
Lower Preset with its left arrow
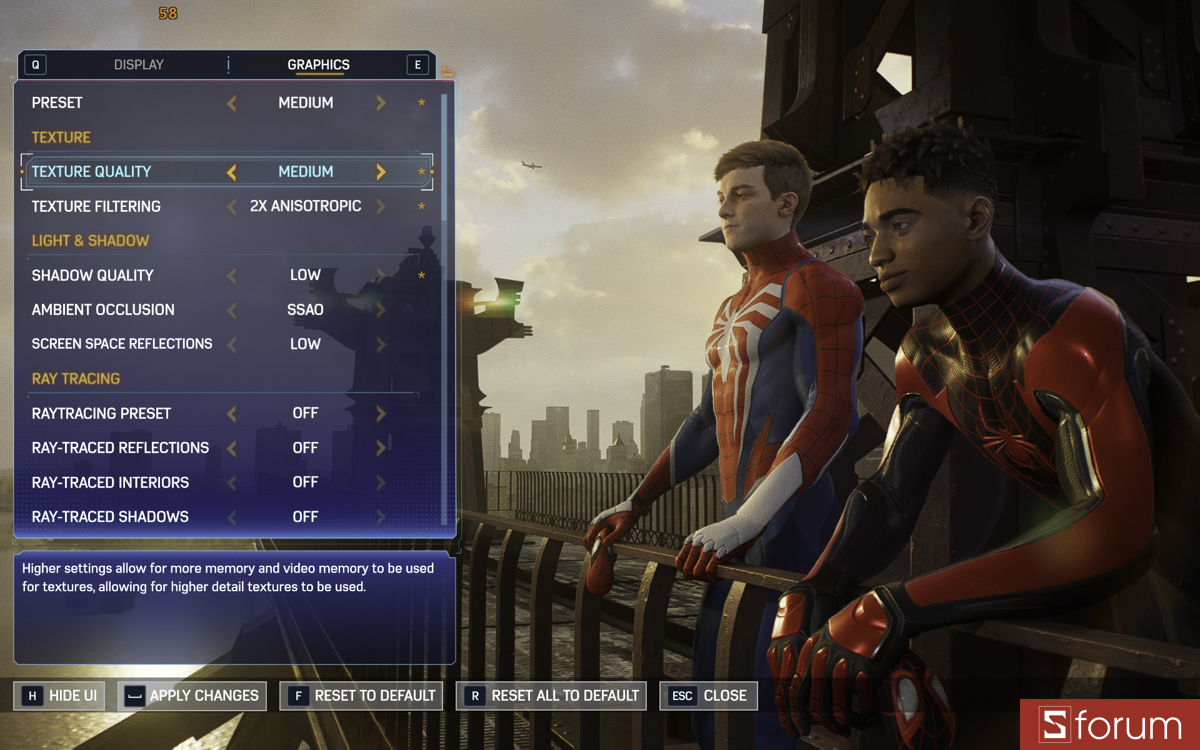(x=232, y=103)
